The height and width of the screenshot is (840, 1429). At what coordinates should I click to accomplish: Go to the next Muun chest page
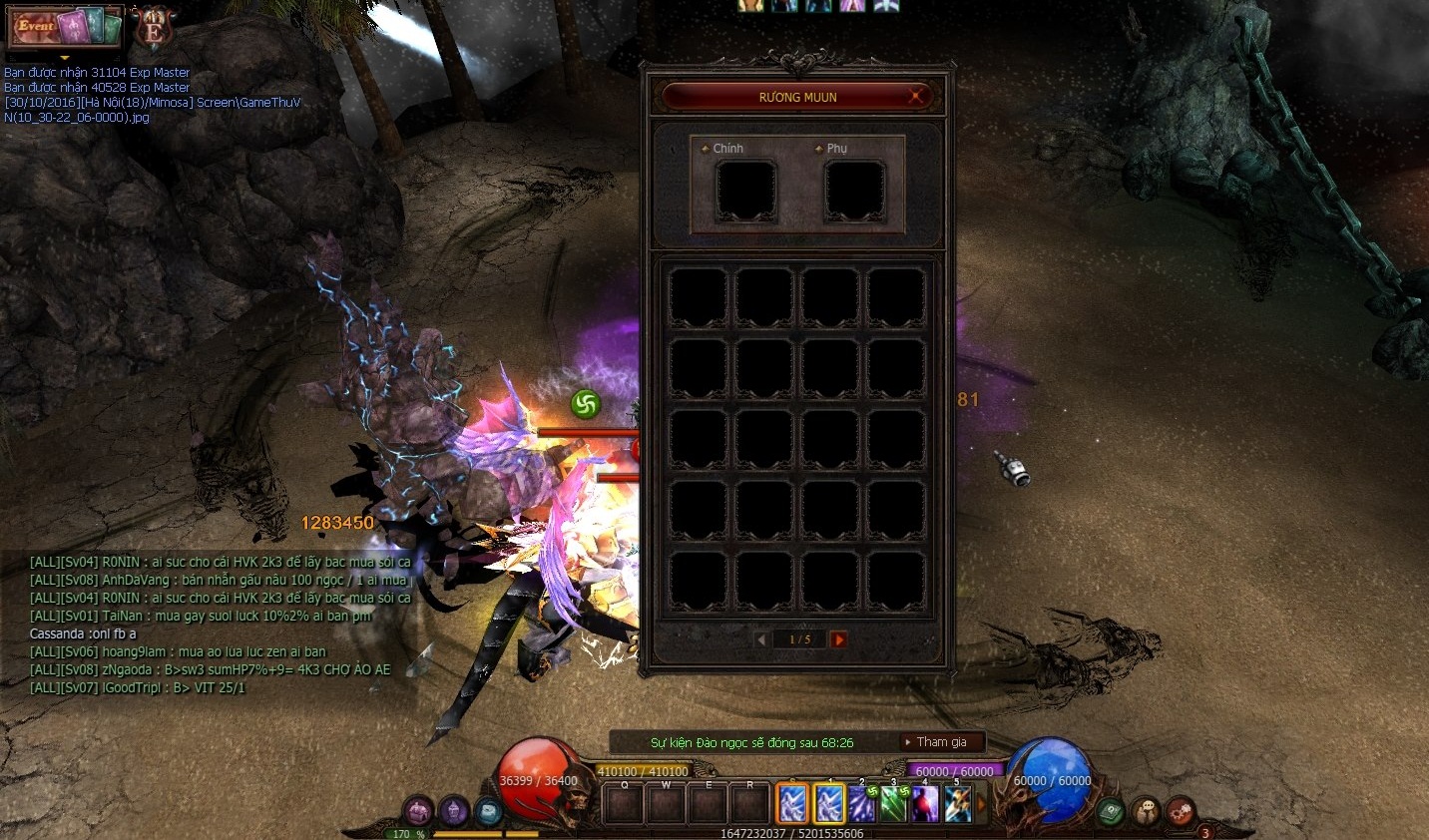(x=838, y=639)
